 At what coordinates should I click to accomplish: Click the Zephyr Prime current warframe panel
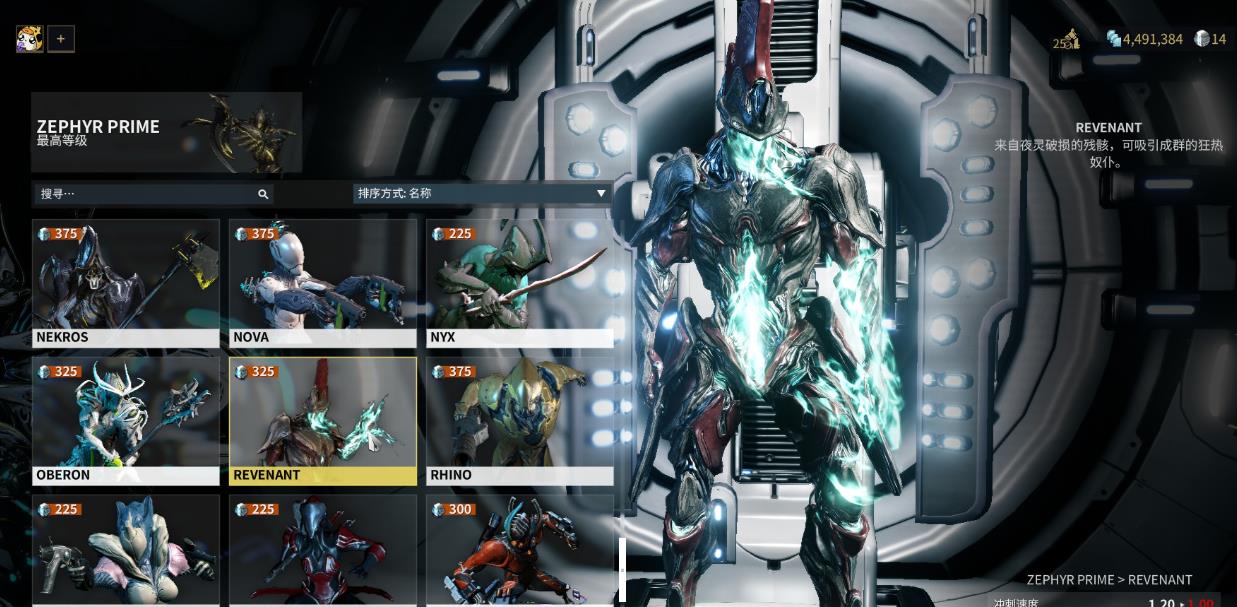coord(166,132)
